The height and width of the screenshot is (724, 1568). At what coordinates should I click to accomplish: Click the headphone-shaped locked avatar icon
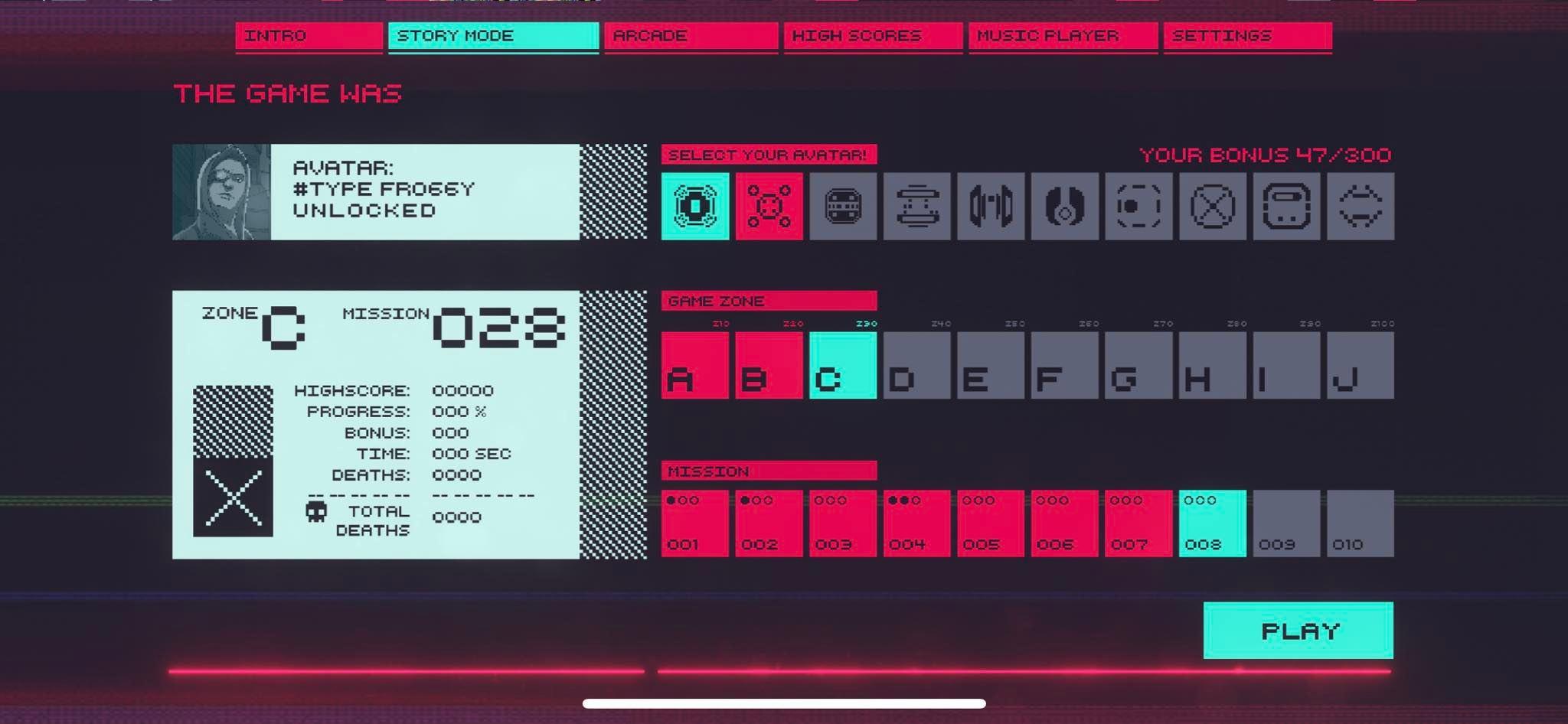[x=1064, y=207]
